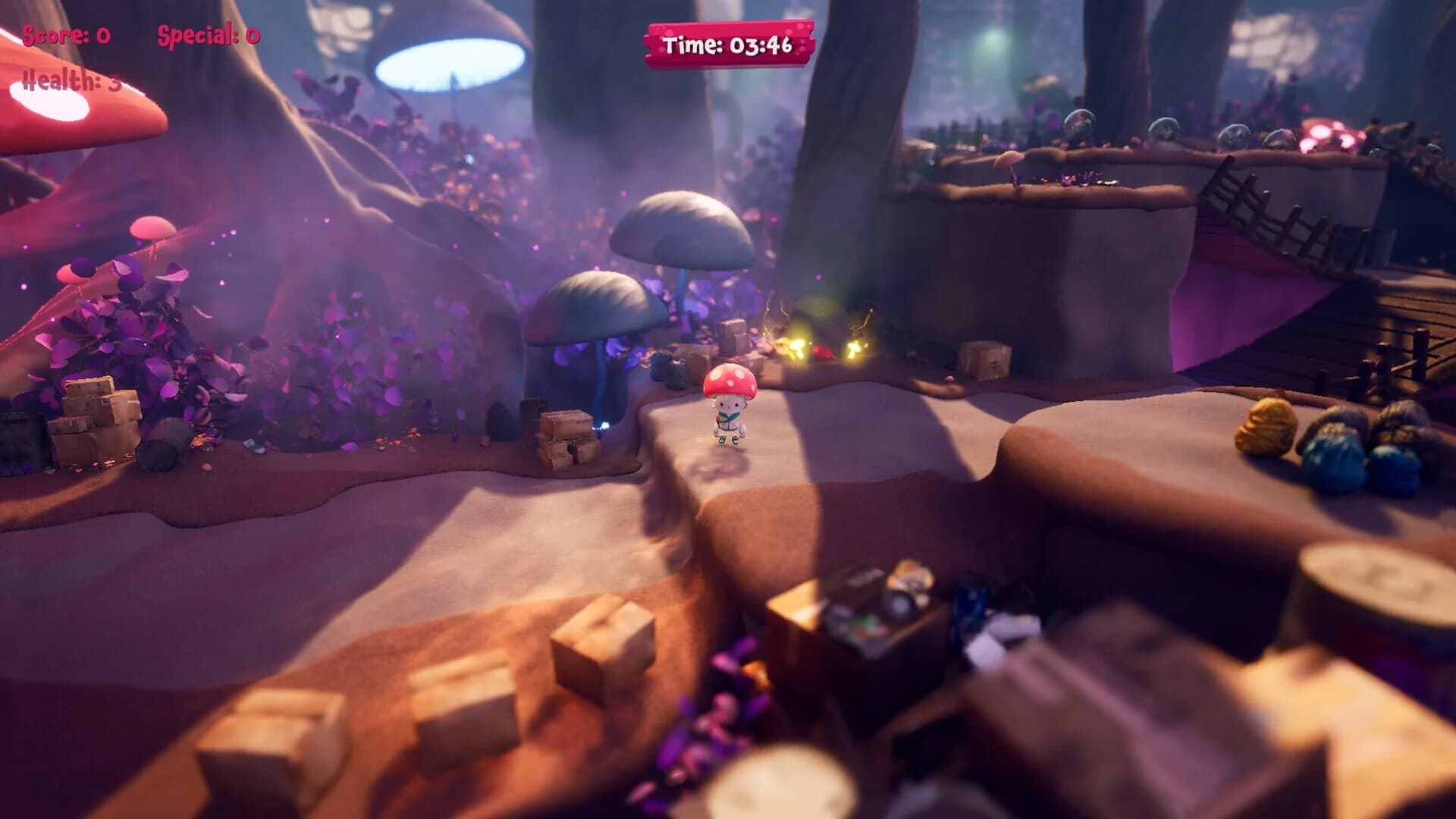Select the small red mushroom collectible
Viewport: 1456px width, 819px height.
[824, 351]
